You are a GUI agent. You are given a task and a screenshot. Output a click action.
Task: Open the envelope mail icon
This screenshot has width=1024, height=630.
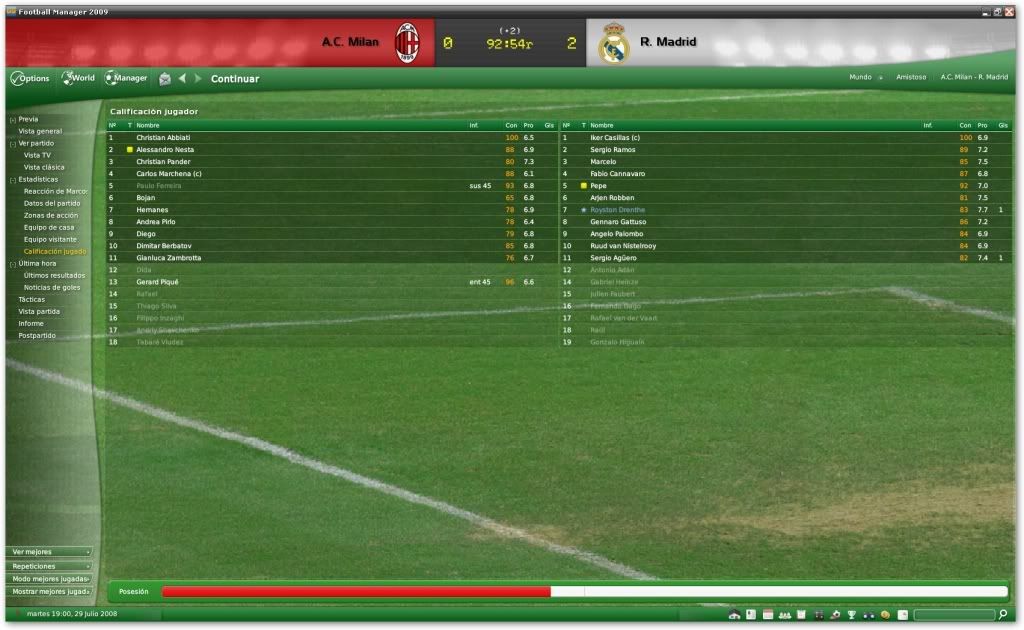165,79
